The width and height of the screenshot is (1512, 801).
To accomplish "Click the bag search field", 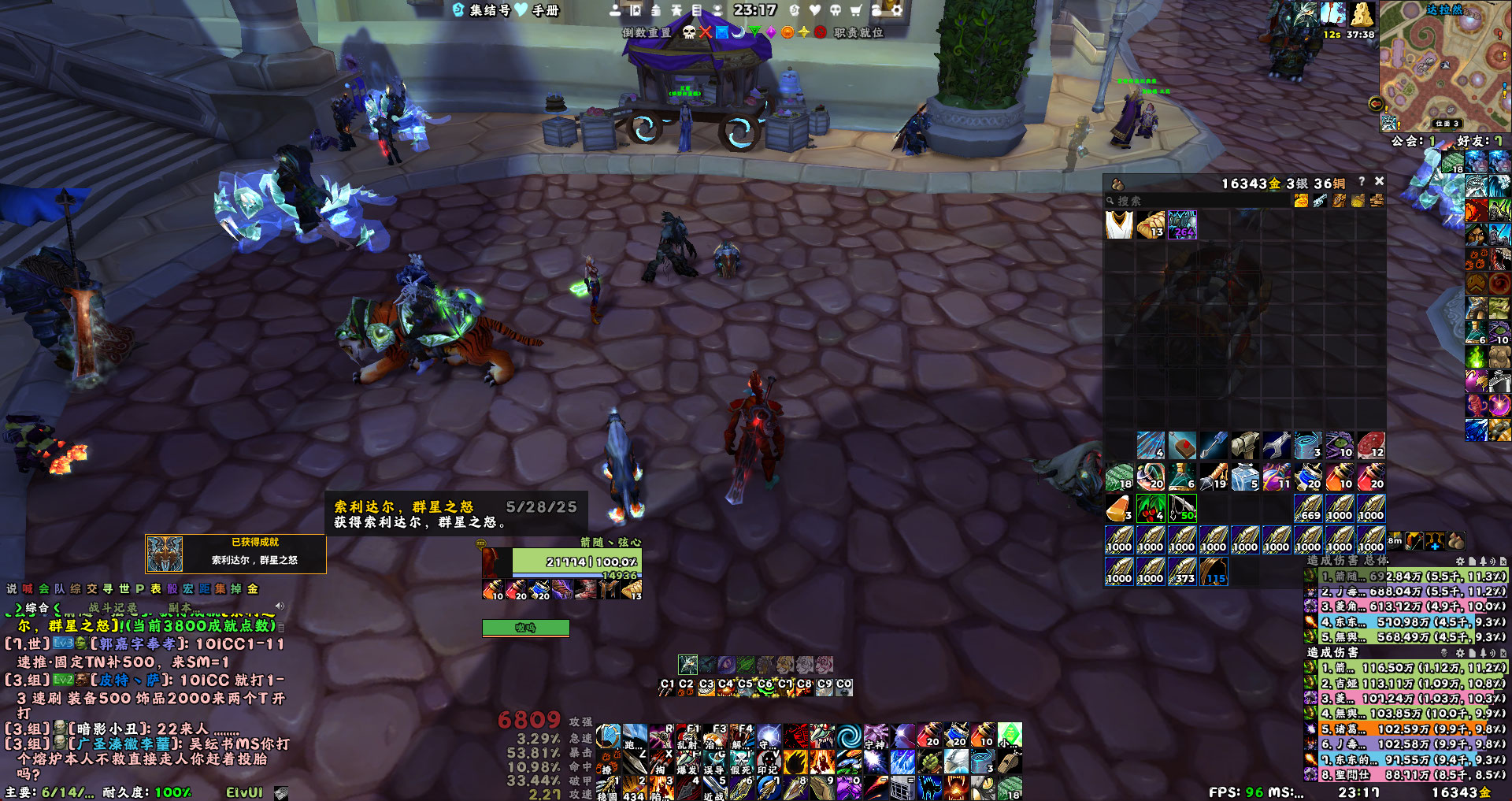I will click(1197, 202).
